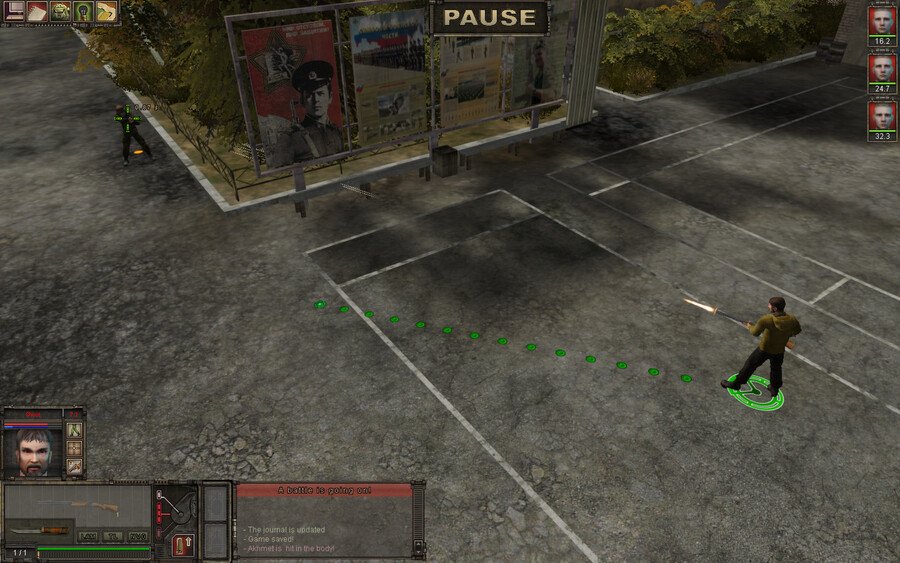Click the green figure icon beside the portrait
The height and width of the screenshot is (563, 900).
(74, 430)
